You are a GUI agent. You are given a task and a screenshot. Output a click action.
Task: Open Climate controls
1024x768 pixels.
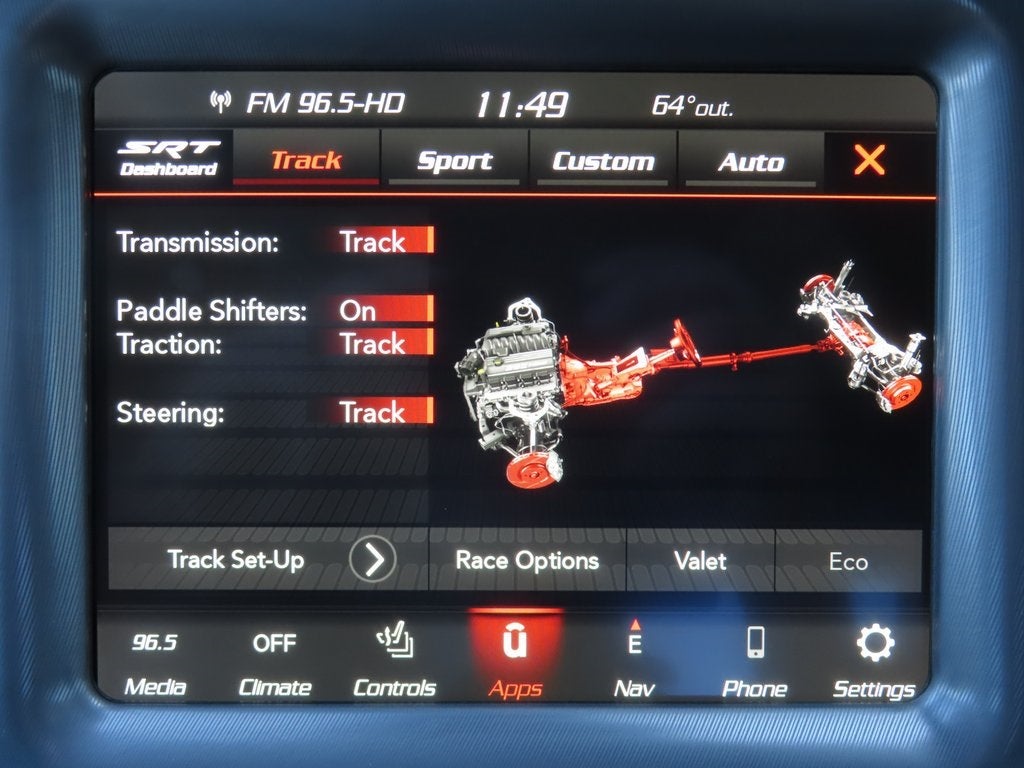(274, 663)
